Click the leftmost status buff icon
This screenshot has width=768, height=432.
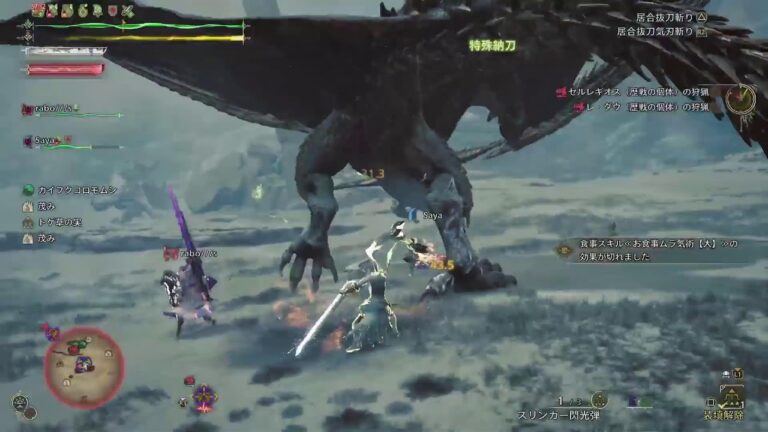point(39,10)
